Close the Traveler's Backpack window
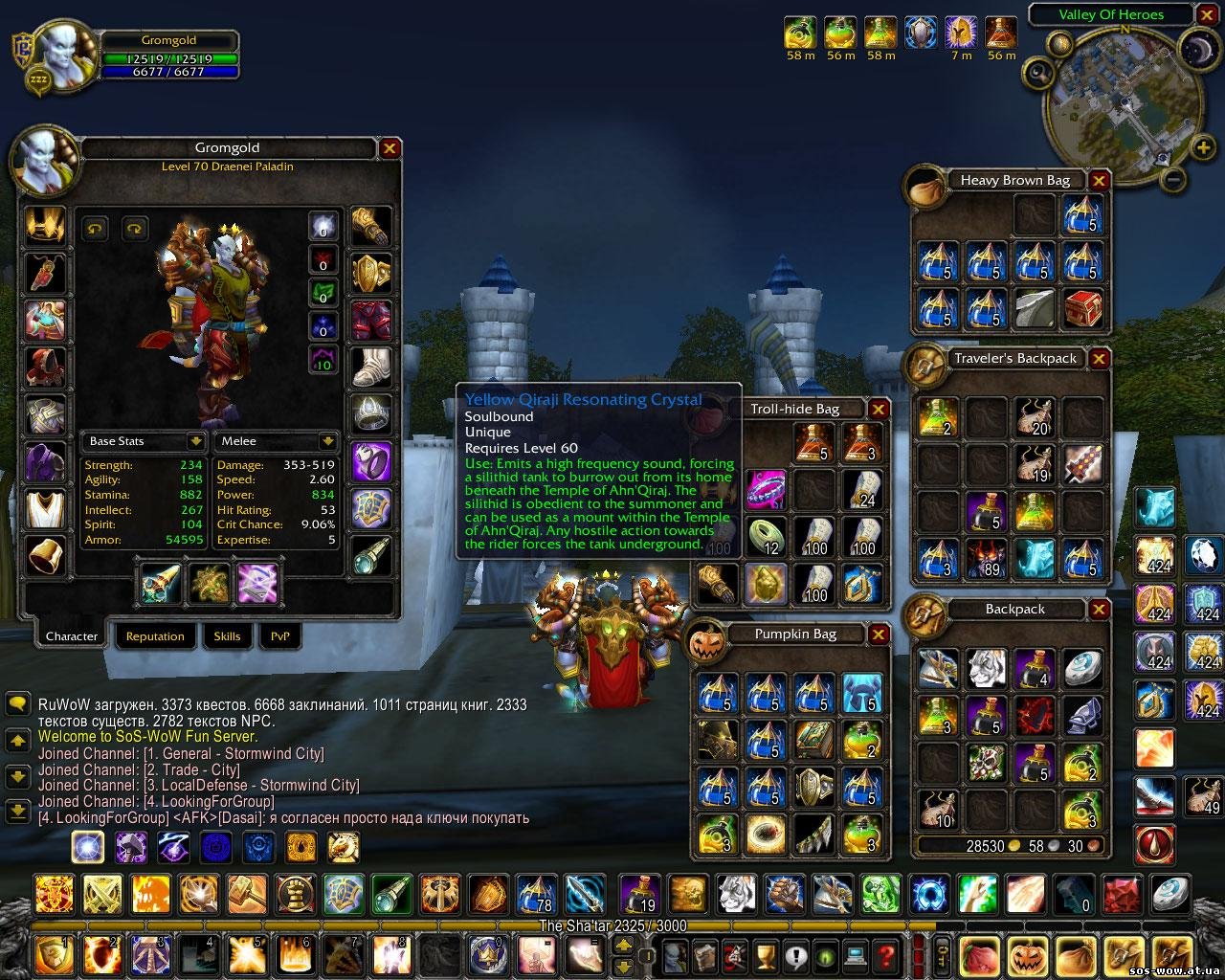The width and height of the screenshot is (1225, 980). pos(1099,359)
